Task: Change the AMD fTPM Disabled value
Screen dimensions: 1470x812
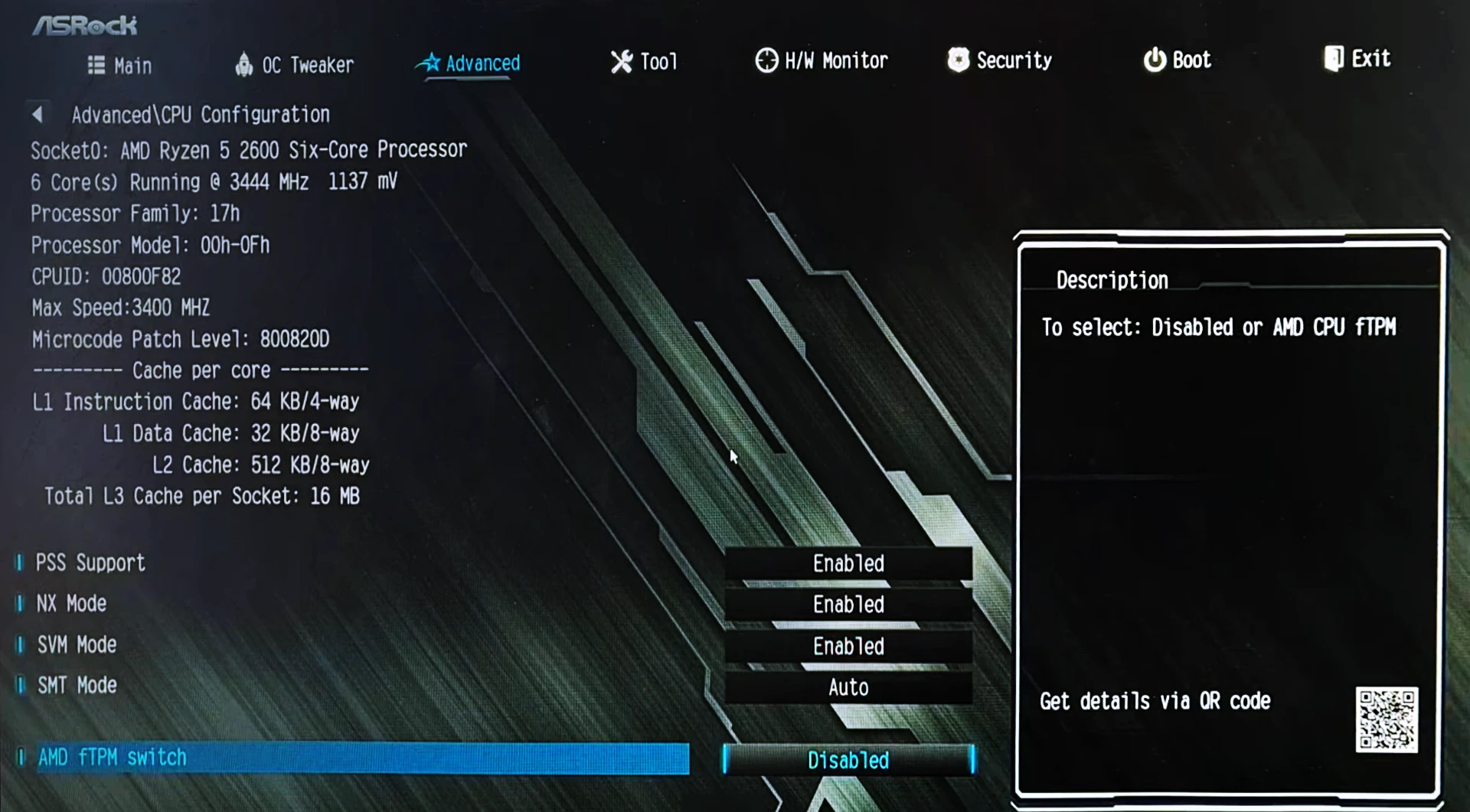Action: click(x=848, y=760)
